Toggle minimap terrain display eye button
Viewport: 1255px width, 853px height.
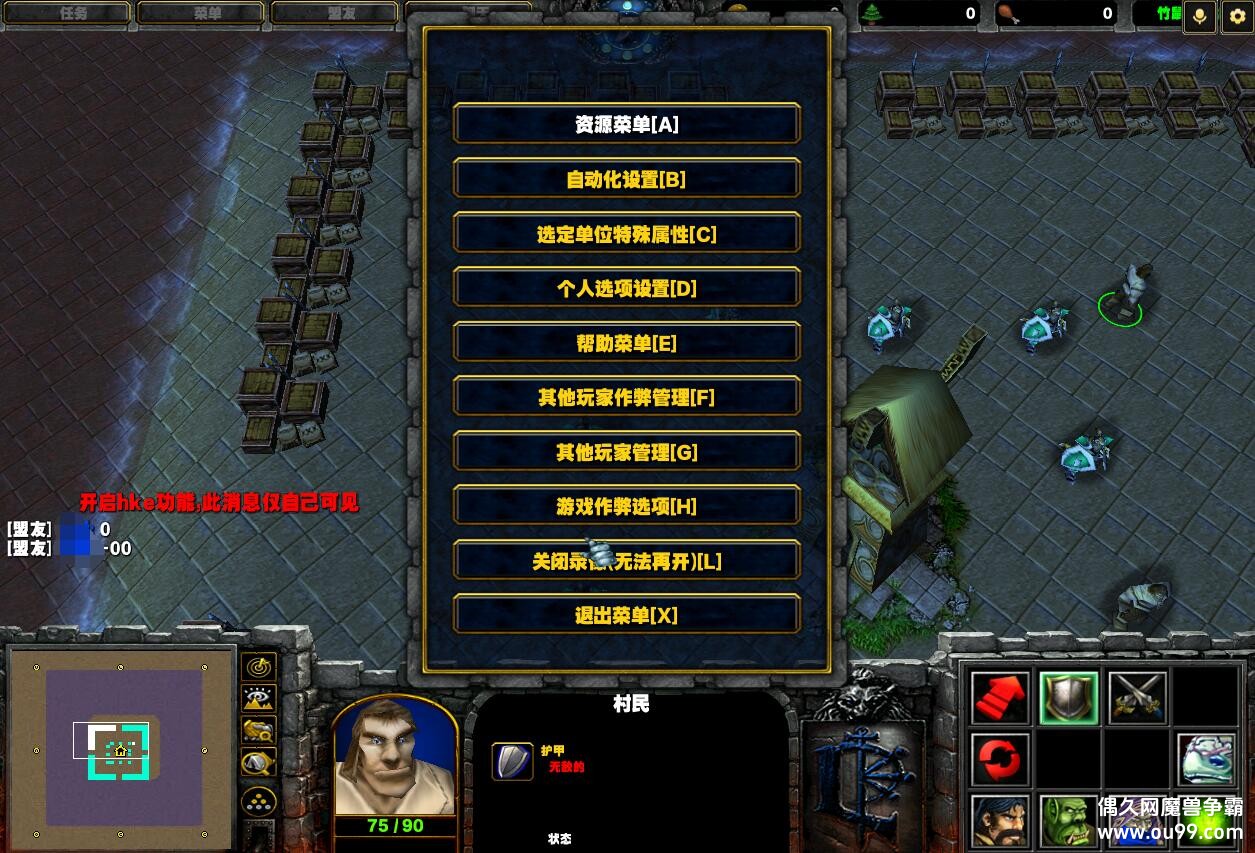[x=259, y=699]
